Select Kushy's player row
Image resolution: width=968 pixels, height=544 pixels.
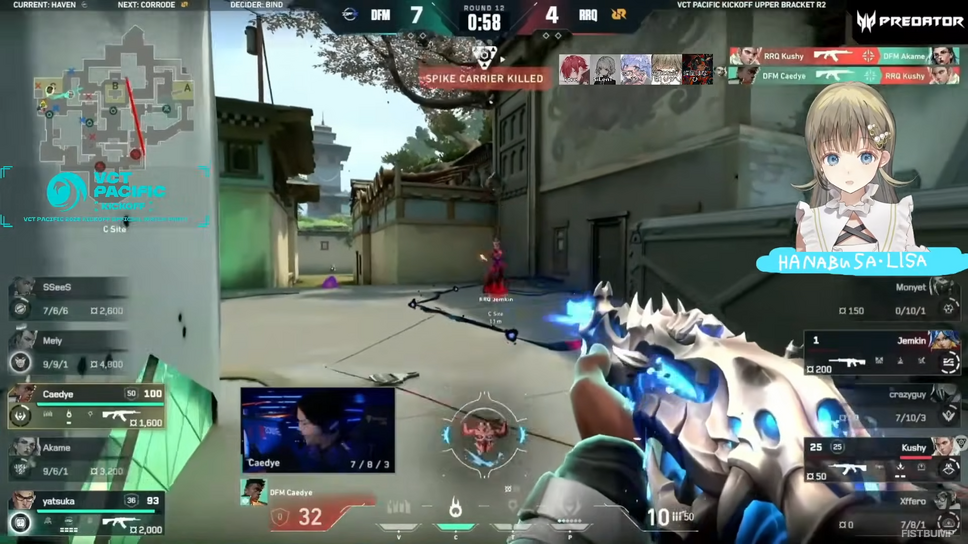[882, 459]
